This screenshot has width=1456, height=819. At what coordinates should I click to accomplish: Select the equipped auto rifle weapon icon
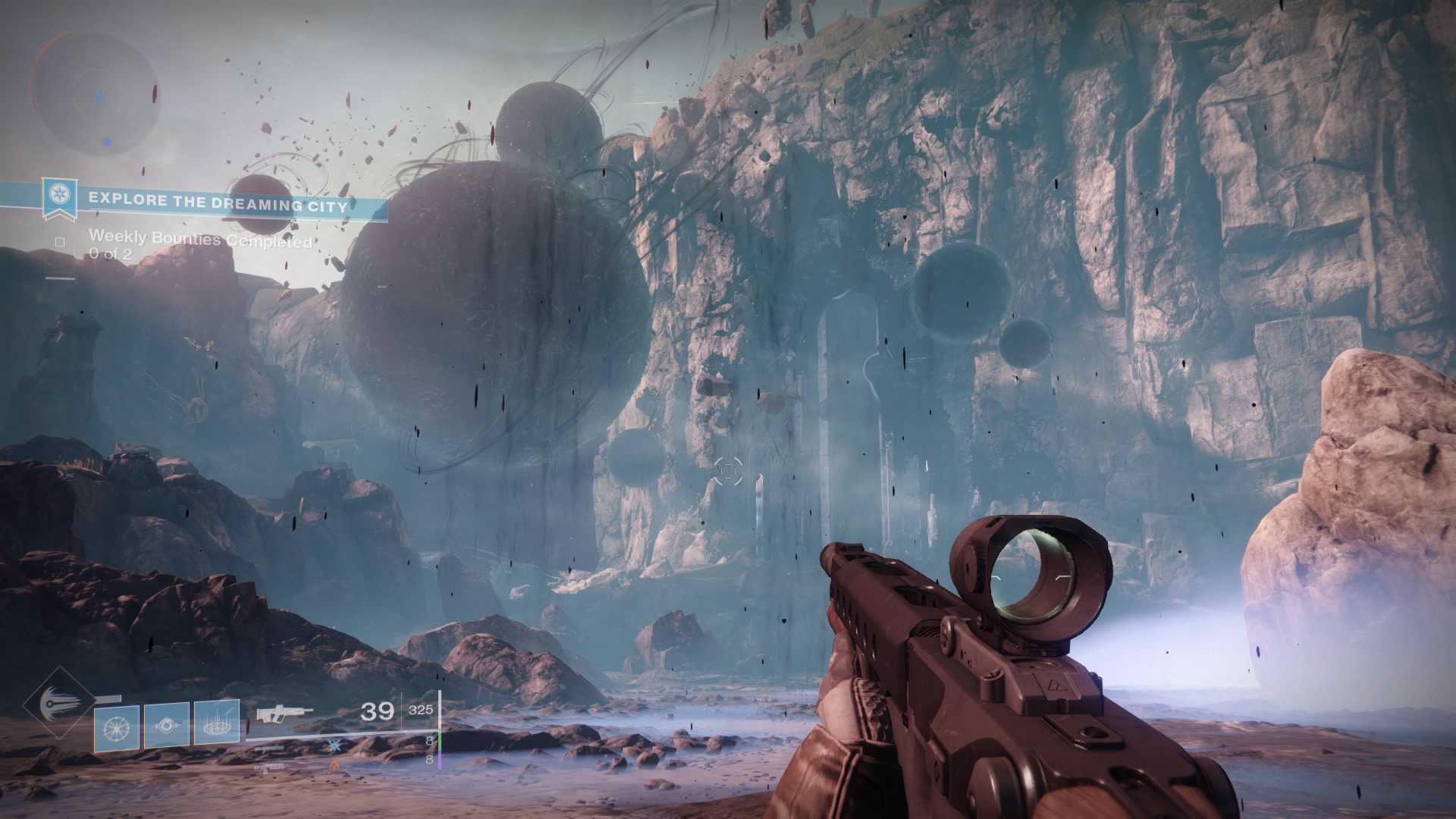coord(284,714)
